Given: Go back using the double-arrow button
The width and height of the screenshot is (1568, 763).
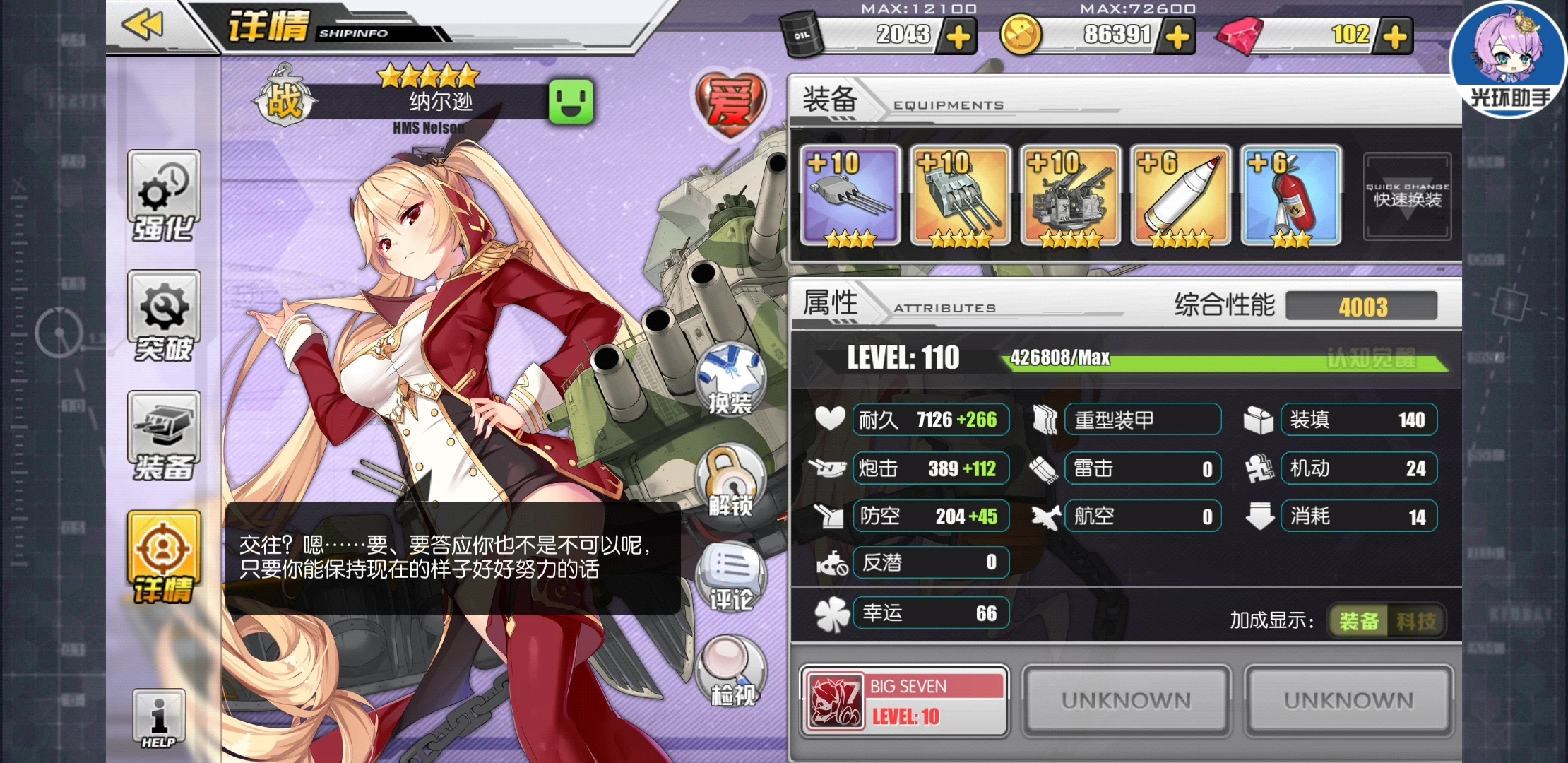Looking at the screenshot, I should pyautogui.click(x=143, y=25).
